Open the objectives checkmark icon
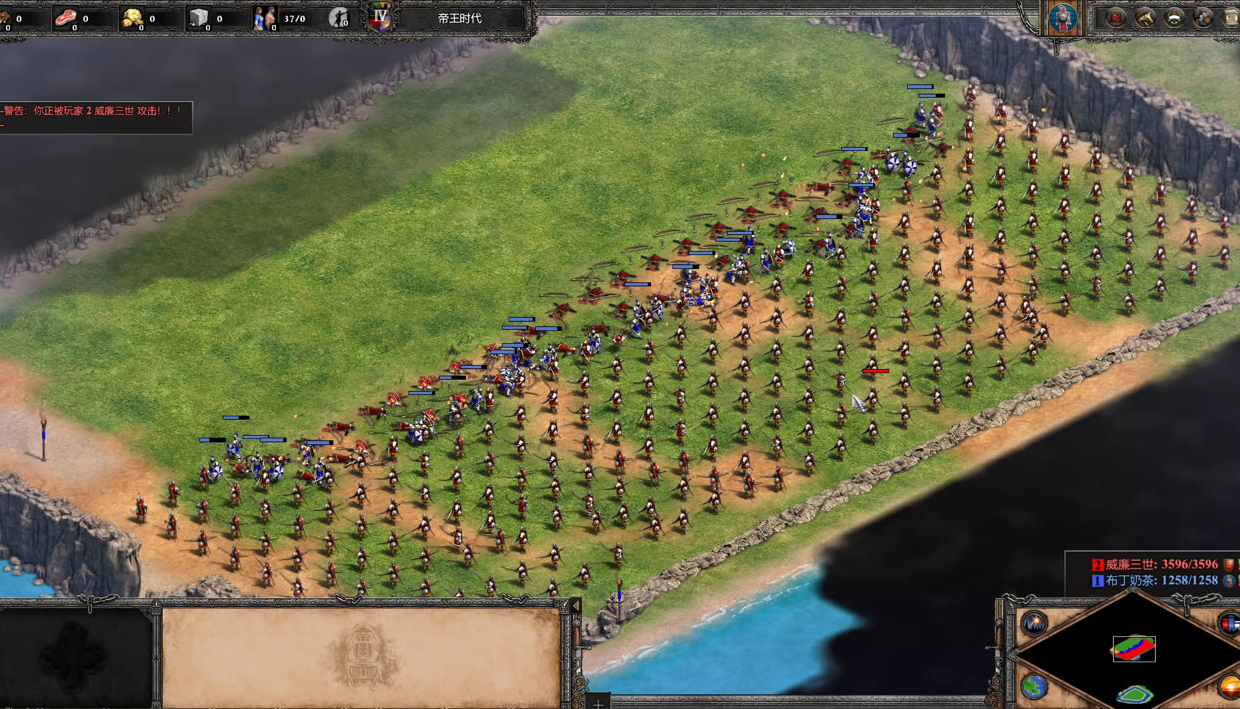Image resolution: width=1240 pixels, height=709 pixels. point(1115,17)
